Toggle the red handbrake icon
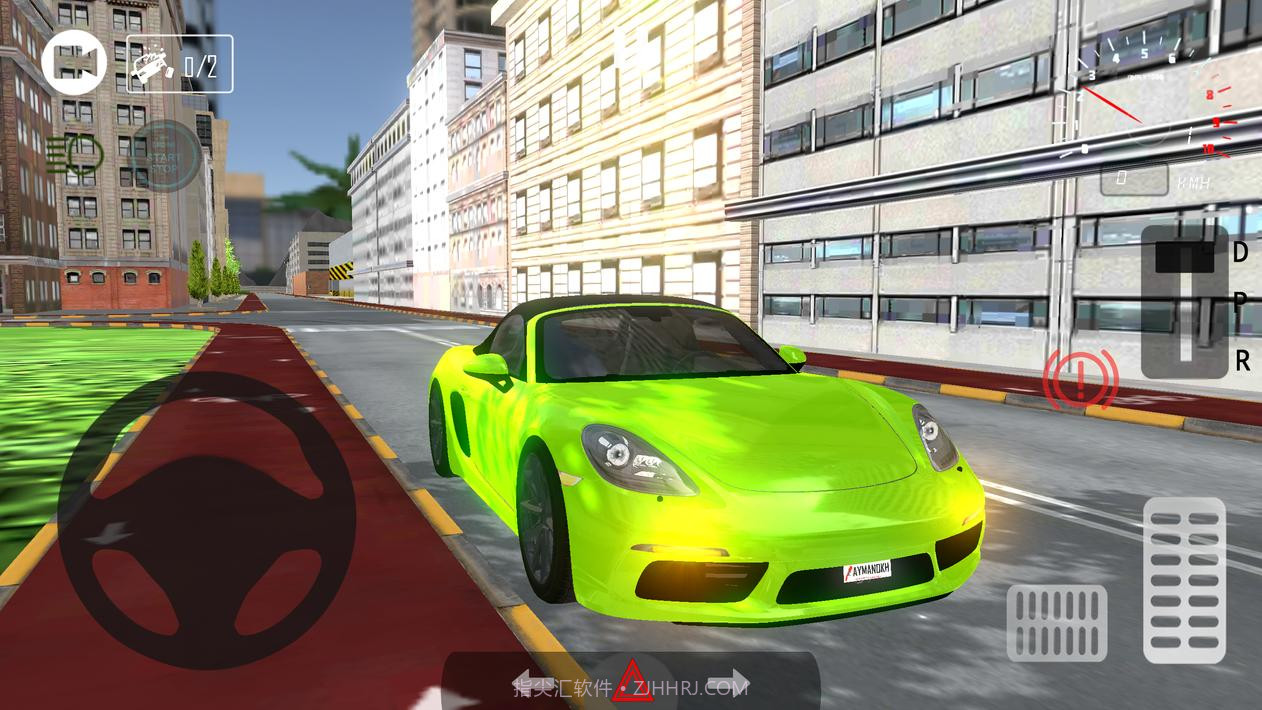 (1081, 380)
